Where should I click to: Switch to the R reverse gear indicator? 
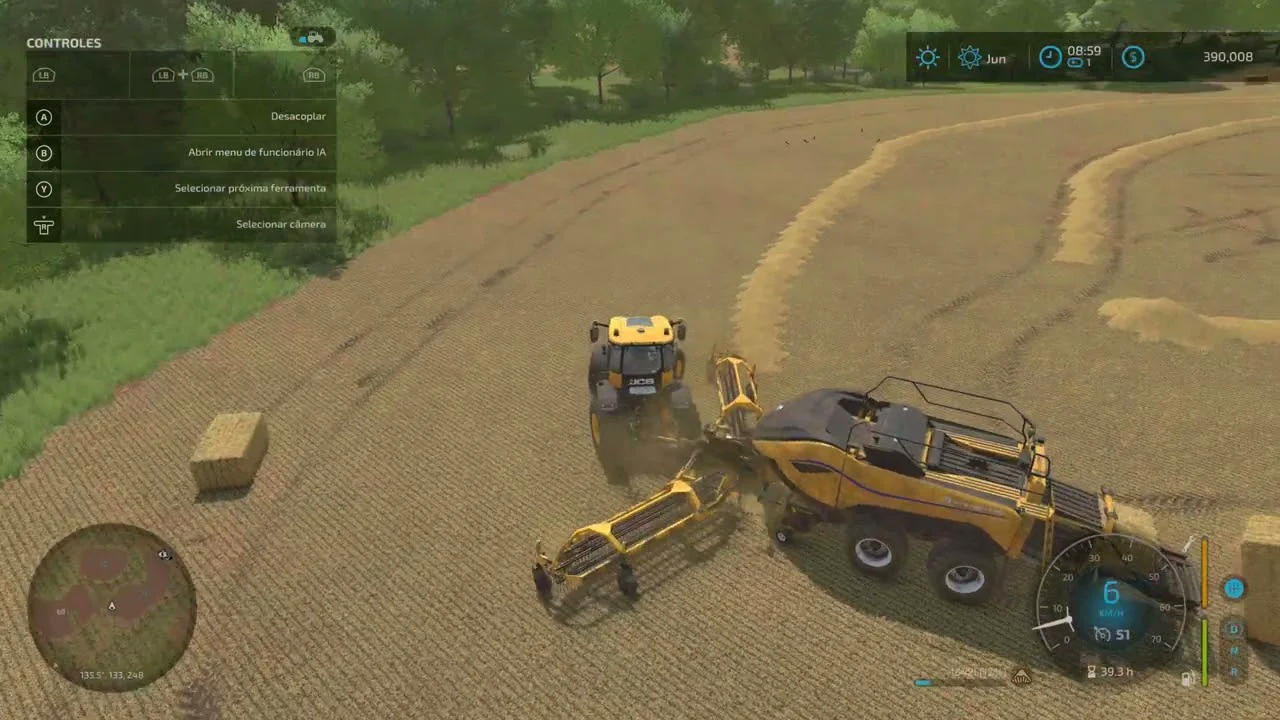click(1234, 672)
